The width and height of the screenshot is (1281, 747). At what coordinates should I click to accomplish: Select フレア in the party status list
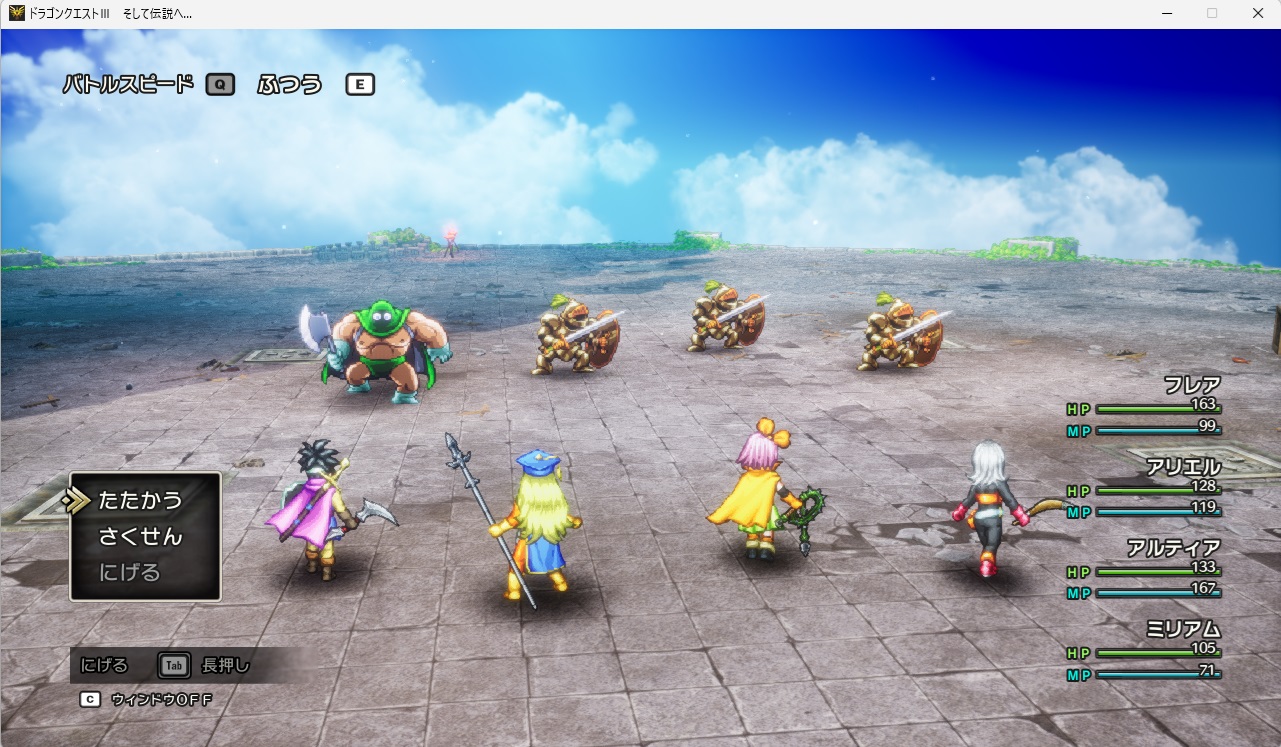[x=1192, y=386]
